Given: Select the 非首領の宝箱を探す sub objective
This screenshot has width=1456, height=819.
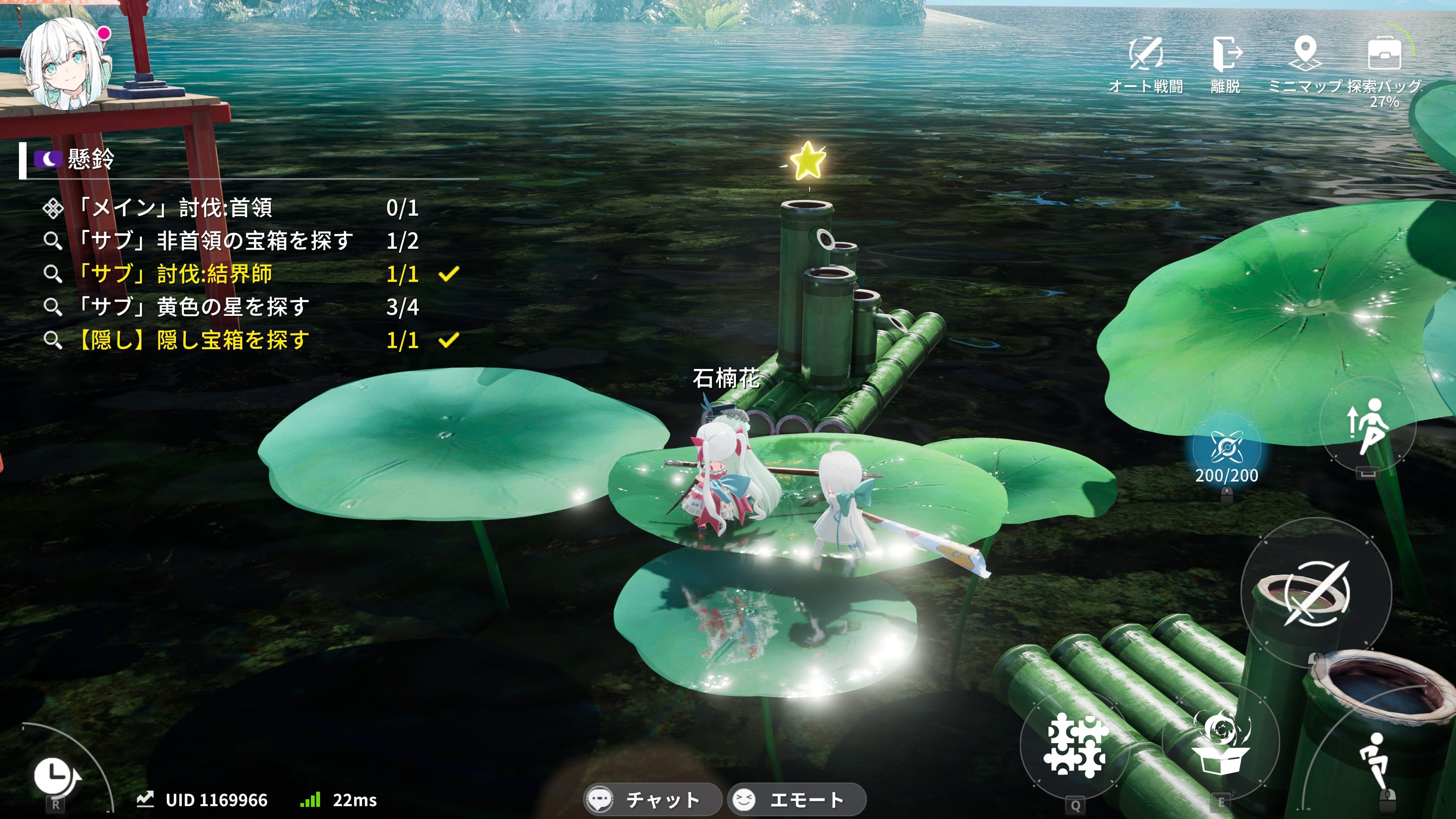Looking at the screenshot, I should pyautogui.click(x=215, y=242).
